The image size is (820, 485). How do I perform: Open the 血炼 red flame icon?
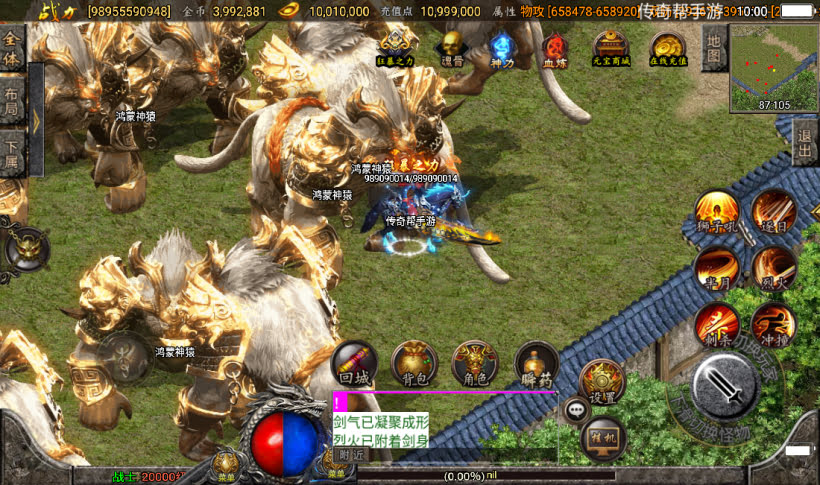[554, 47]
